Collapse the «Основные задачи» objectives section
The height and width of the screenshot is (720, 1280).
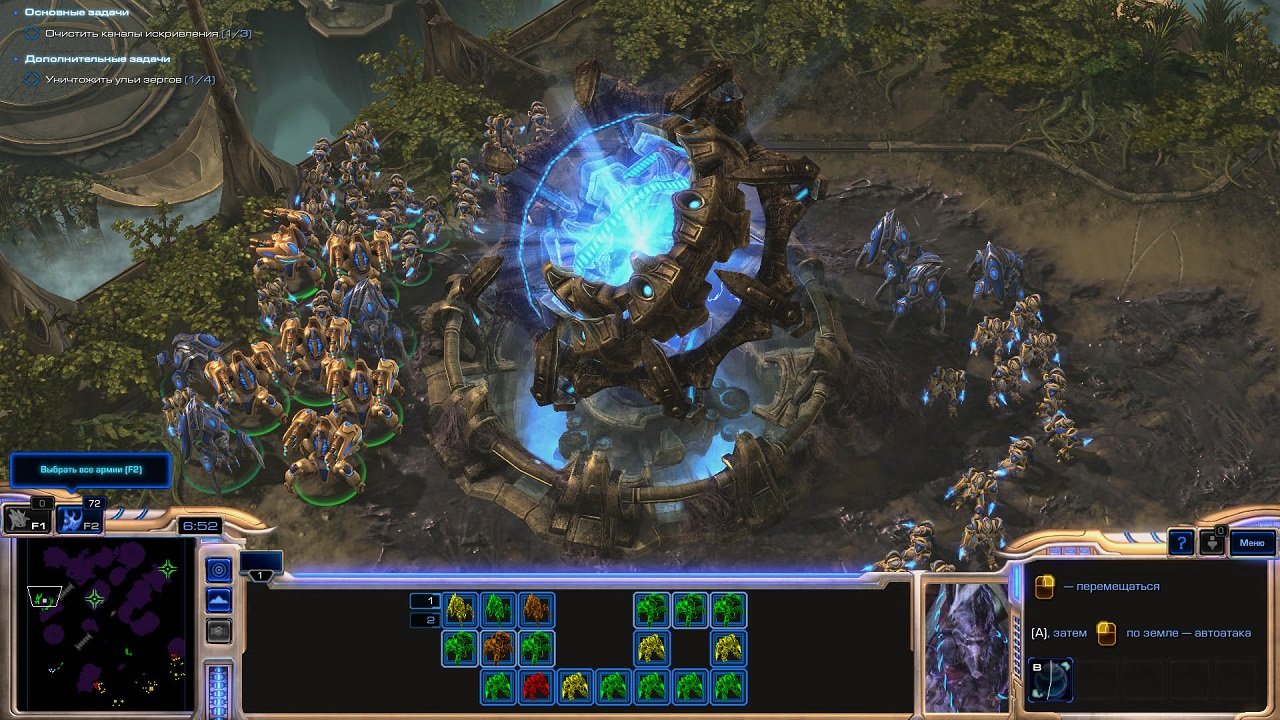pos(14,14)
